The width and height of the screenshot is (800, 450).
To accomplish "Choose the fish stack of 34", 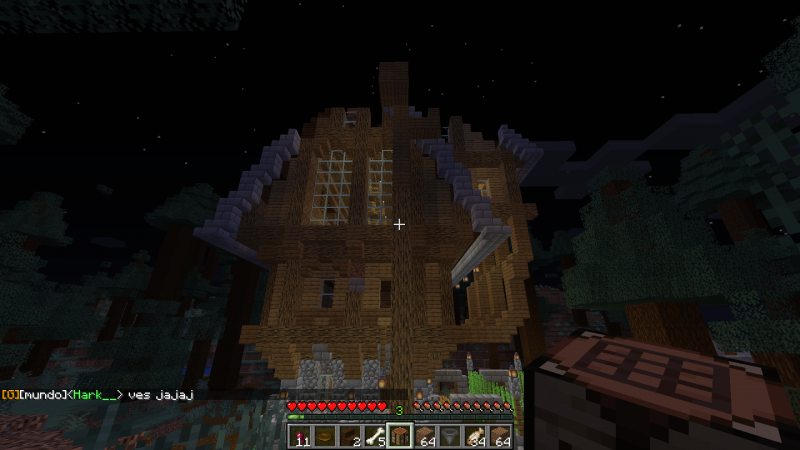I will pyautogui.click(x=475, y=436).
